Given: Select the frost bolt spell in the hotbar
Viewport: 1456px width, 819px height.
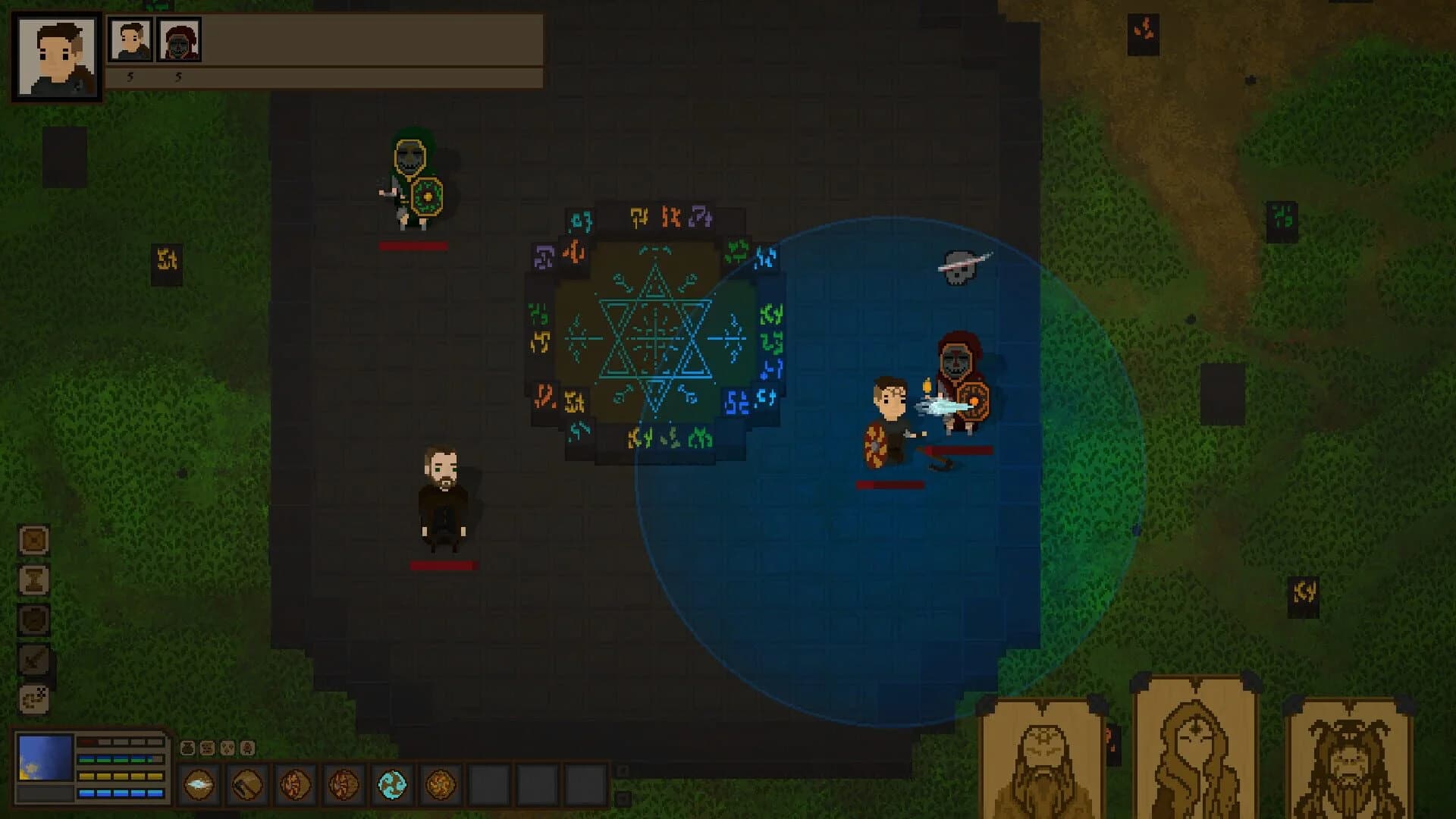Looking at the screenshot, I should pyautogui.click(x=199, y=783).
